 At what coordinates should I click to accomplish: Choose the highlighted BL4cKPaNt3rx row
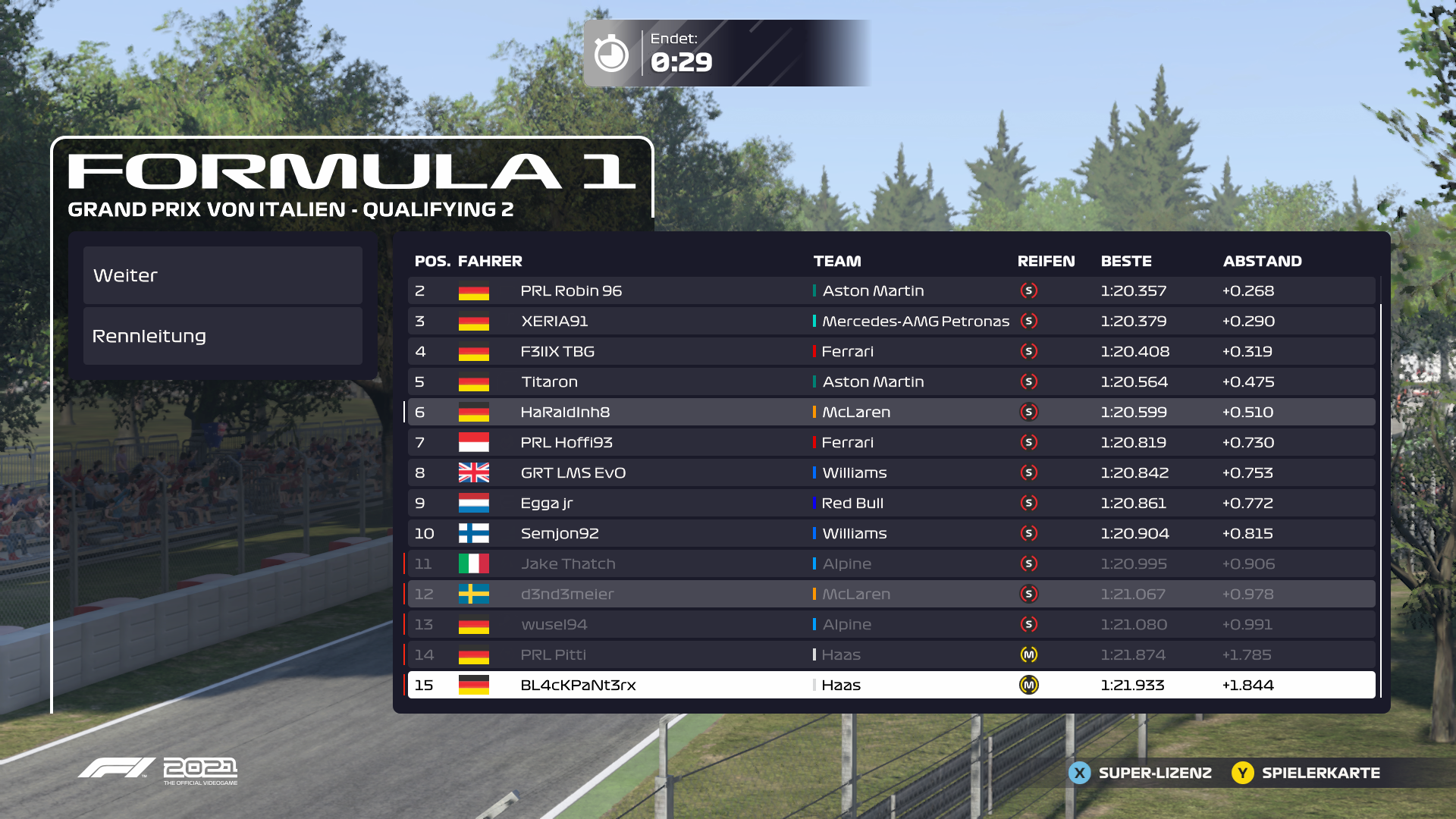[891, 686]
